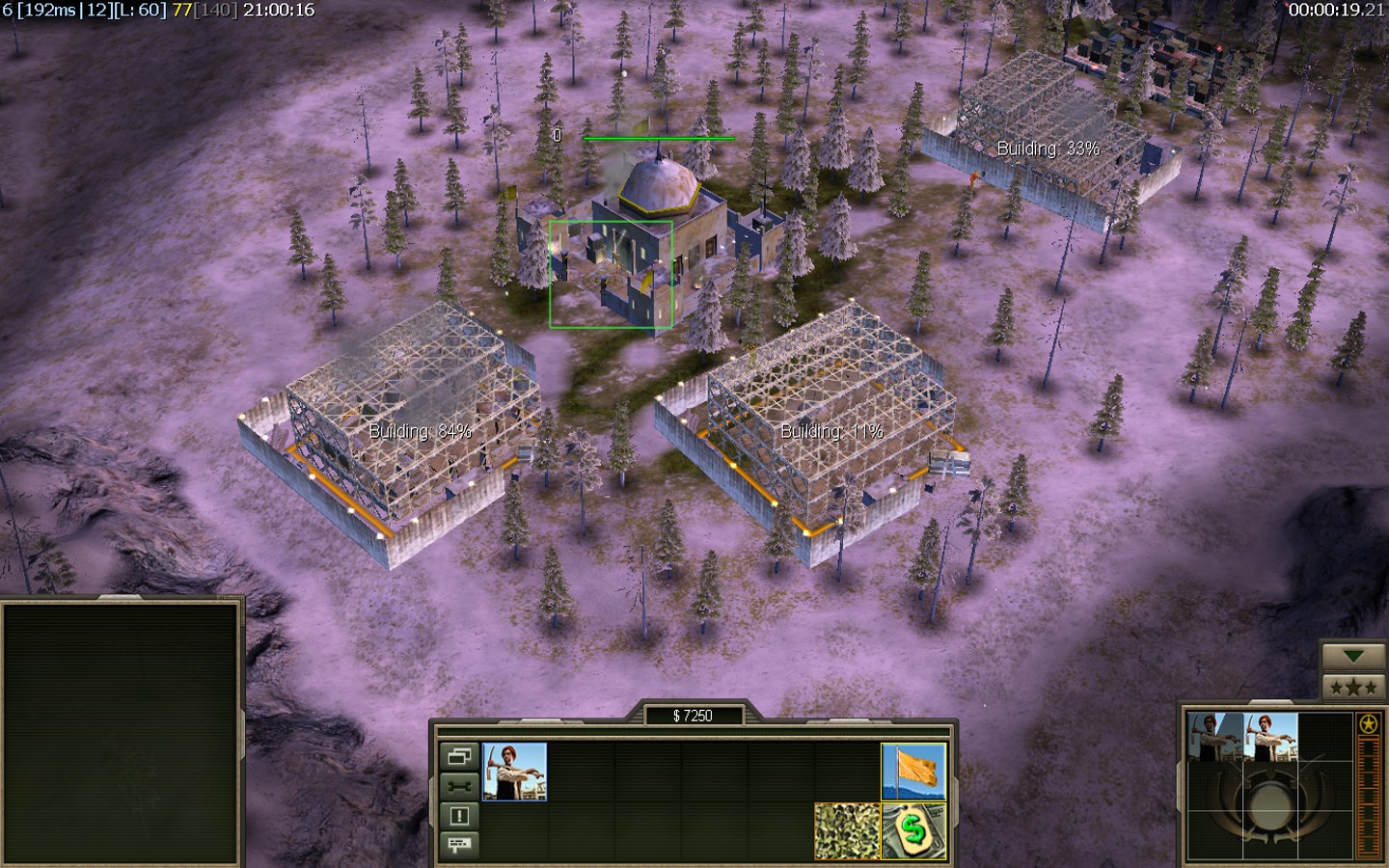
Task: Click the overlapping windows button
Action: coord(459,756)
